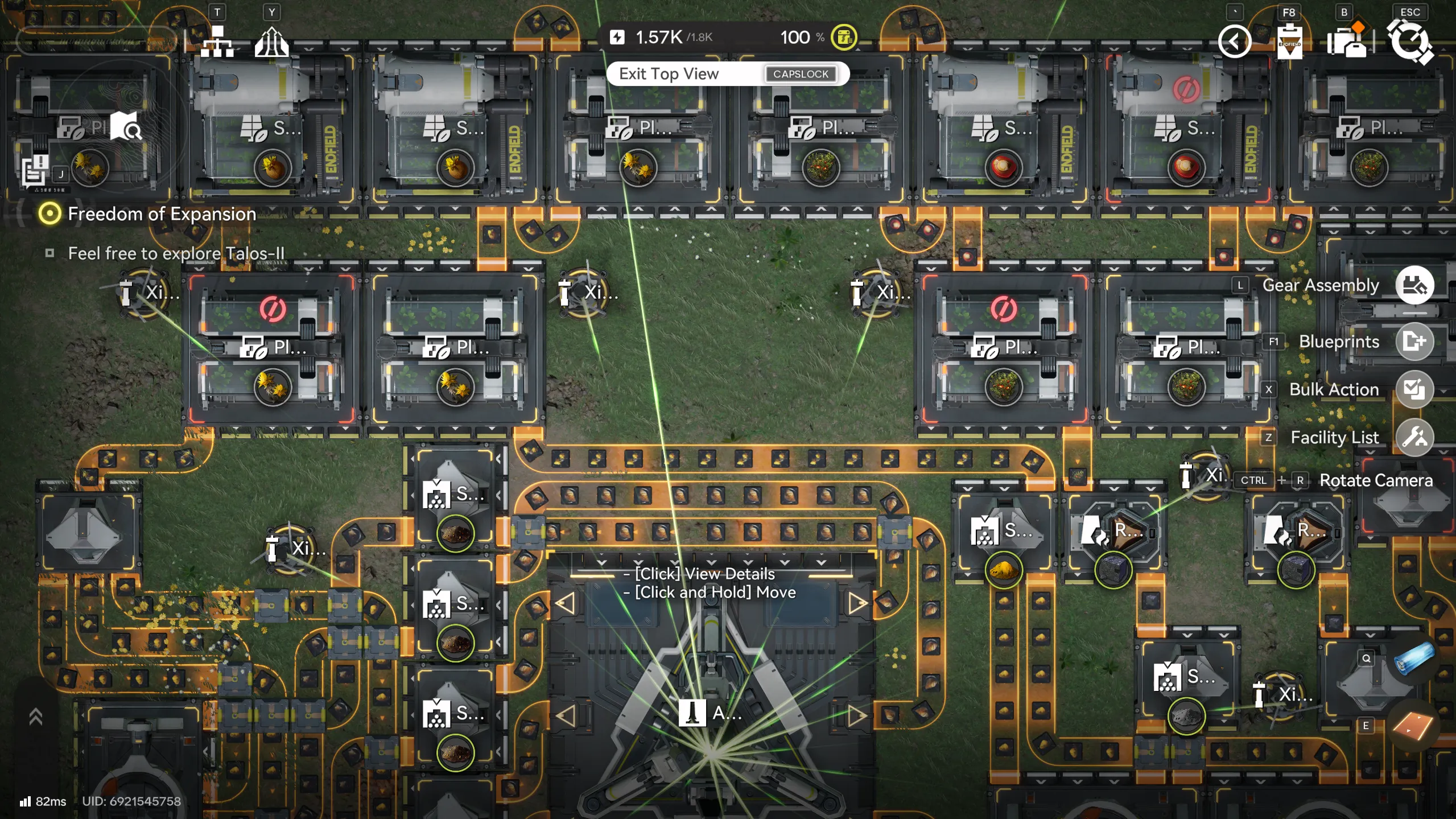The height and width of the screenshot is (819, 1456).
Task: Expand the bottom-left double chevron panel
Action: click(x=36, y=716)
